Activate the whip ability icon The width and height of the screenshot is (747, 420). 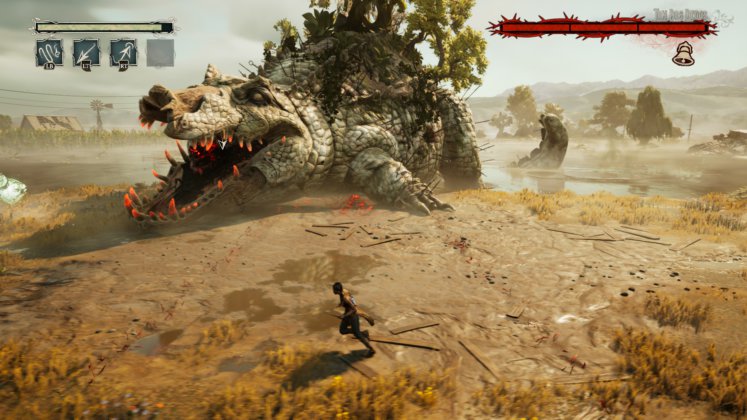49,52
